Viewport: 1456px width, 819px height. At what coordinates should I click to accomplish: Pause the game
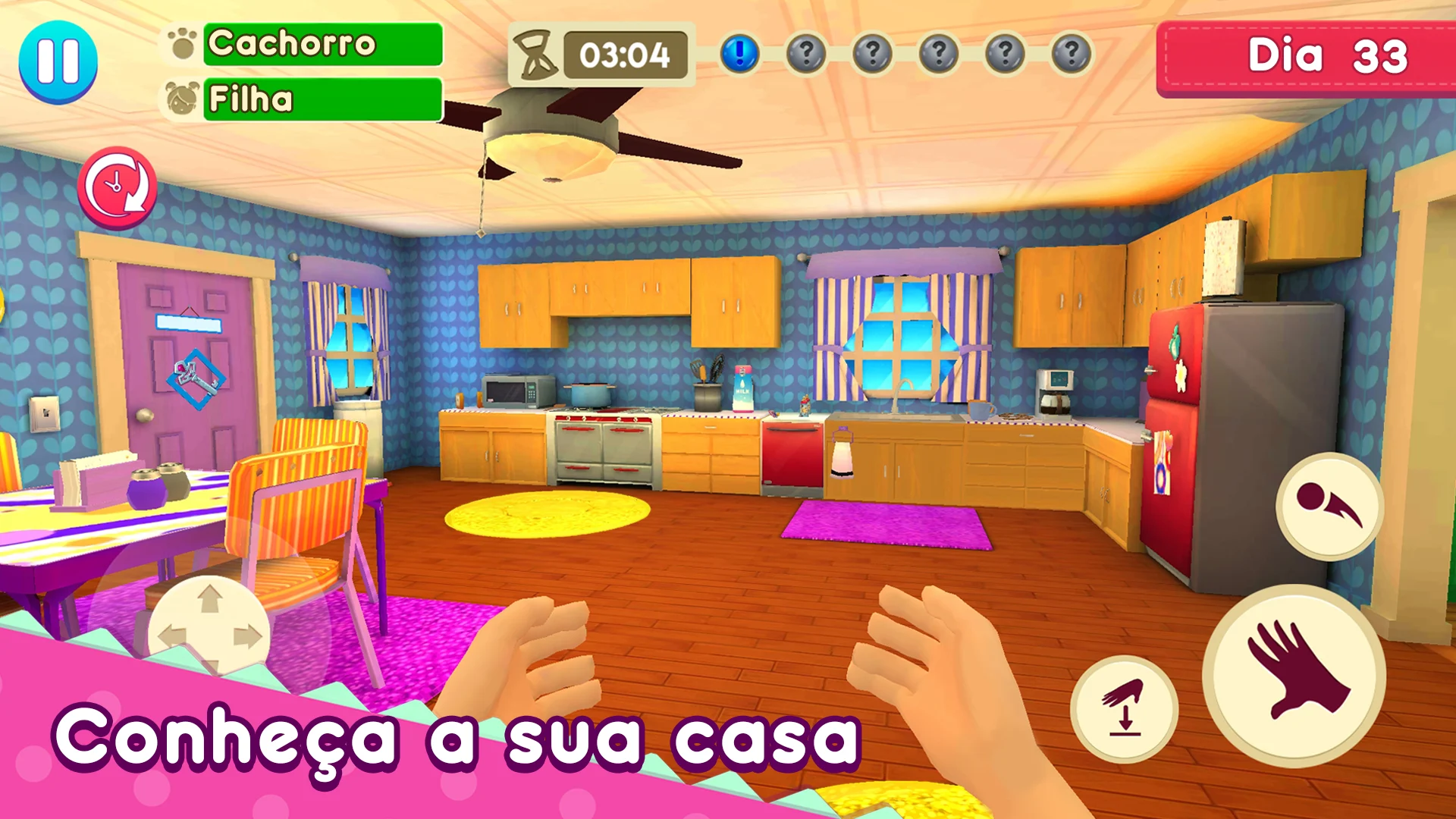point(59,61)
